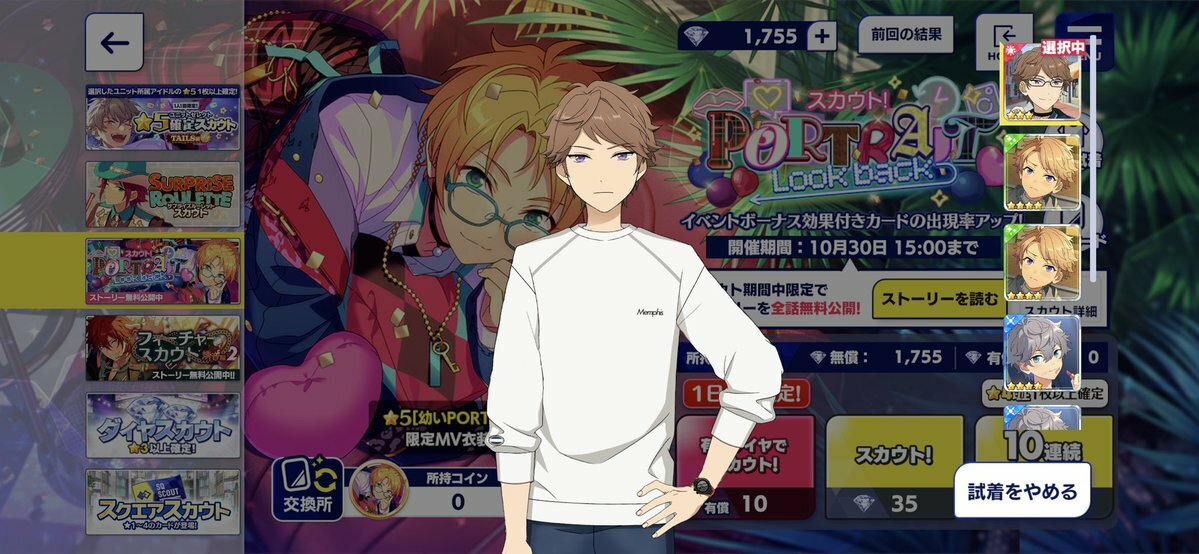Add diamonds with the plus button
The image size is (1199, 554).
pyautogui.click(x=822, y=37)
